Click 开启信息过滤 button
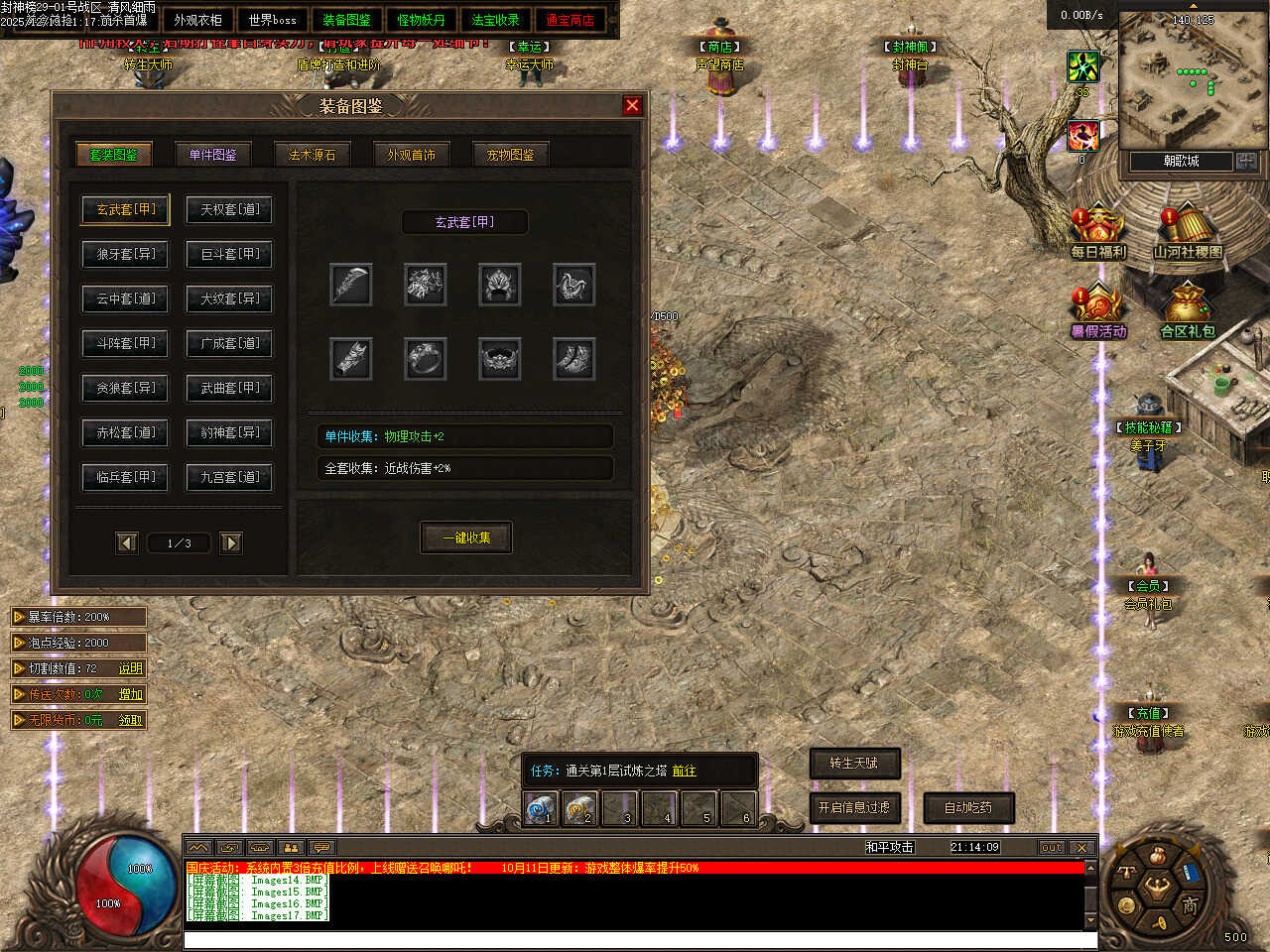Image resolution: width=1270 pixels, height=952 pixels. tap(854, 807)
